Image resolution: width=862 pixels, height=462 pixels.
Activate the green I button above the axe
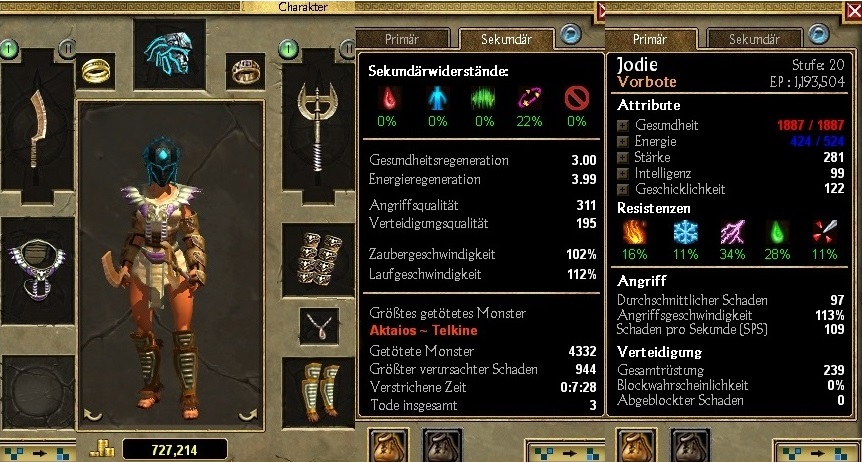point(288,47)
